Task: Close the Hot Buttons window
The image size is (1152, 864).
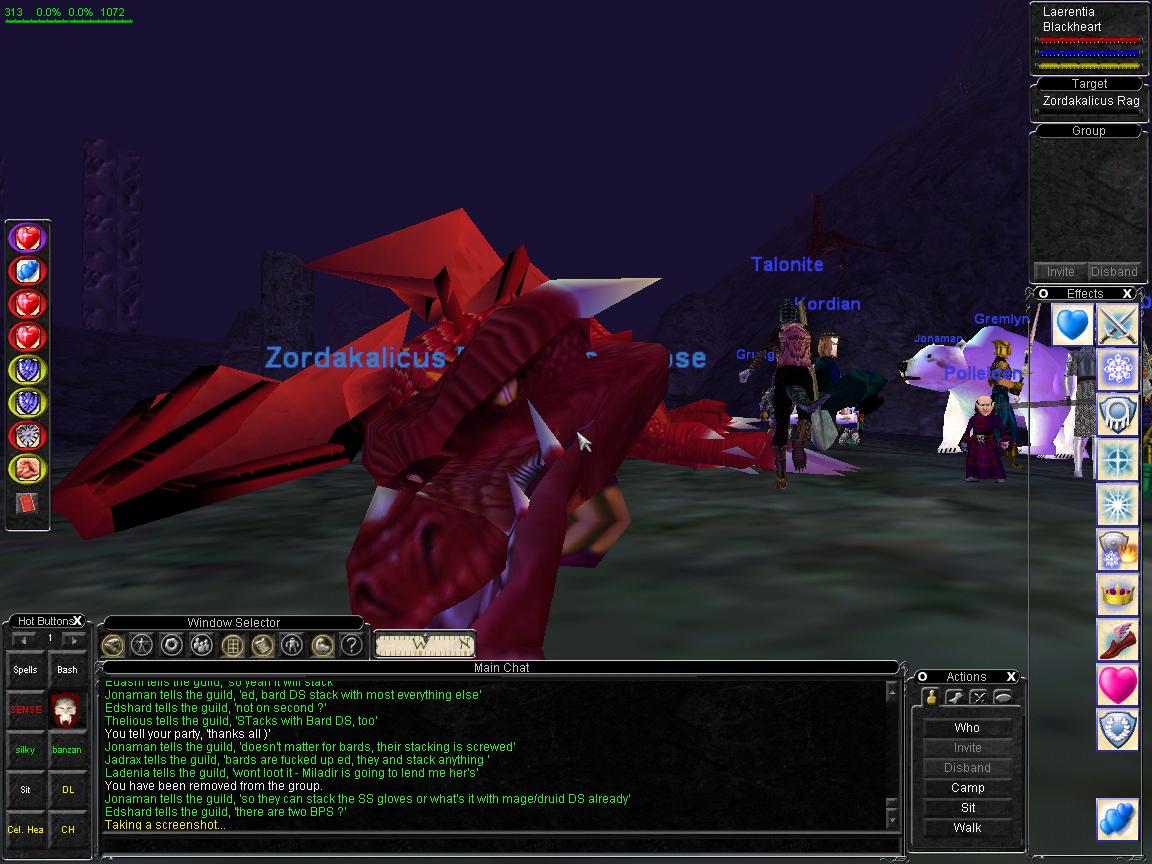Action: tap(78, 621)
